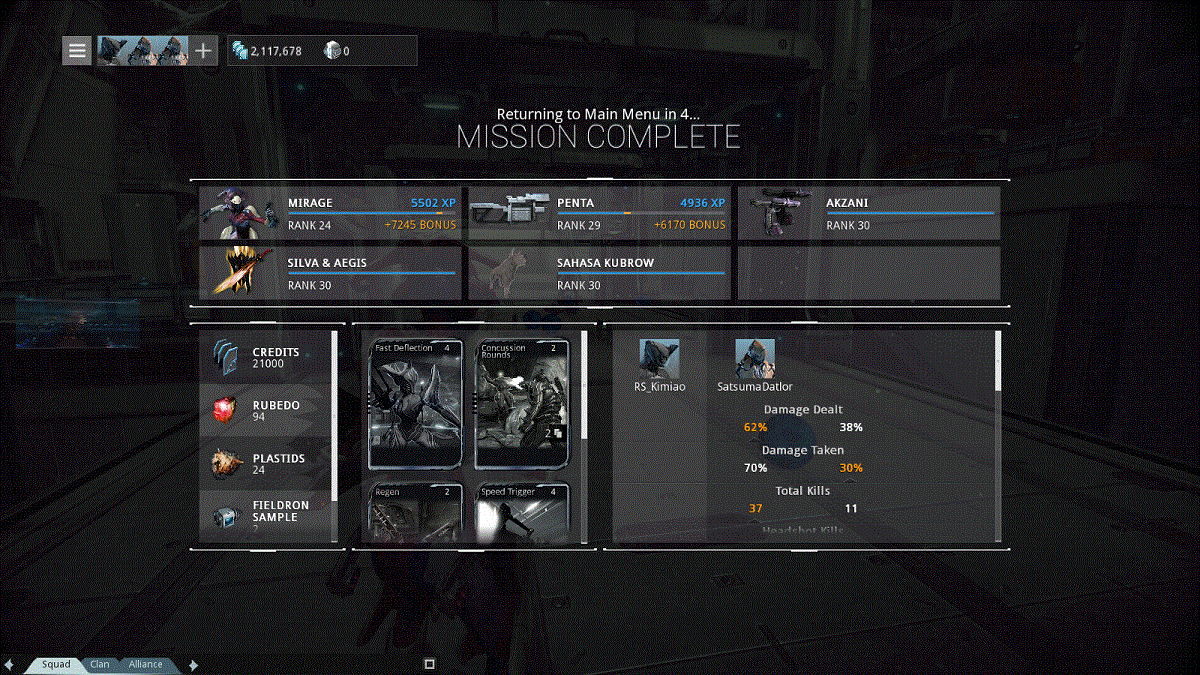Screen dimensions: 1200x675
Task: Select the Concussion Rounds mod card
Action: (522, 404)
